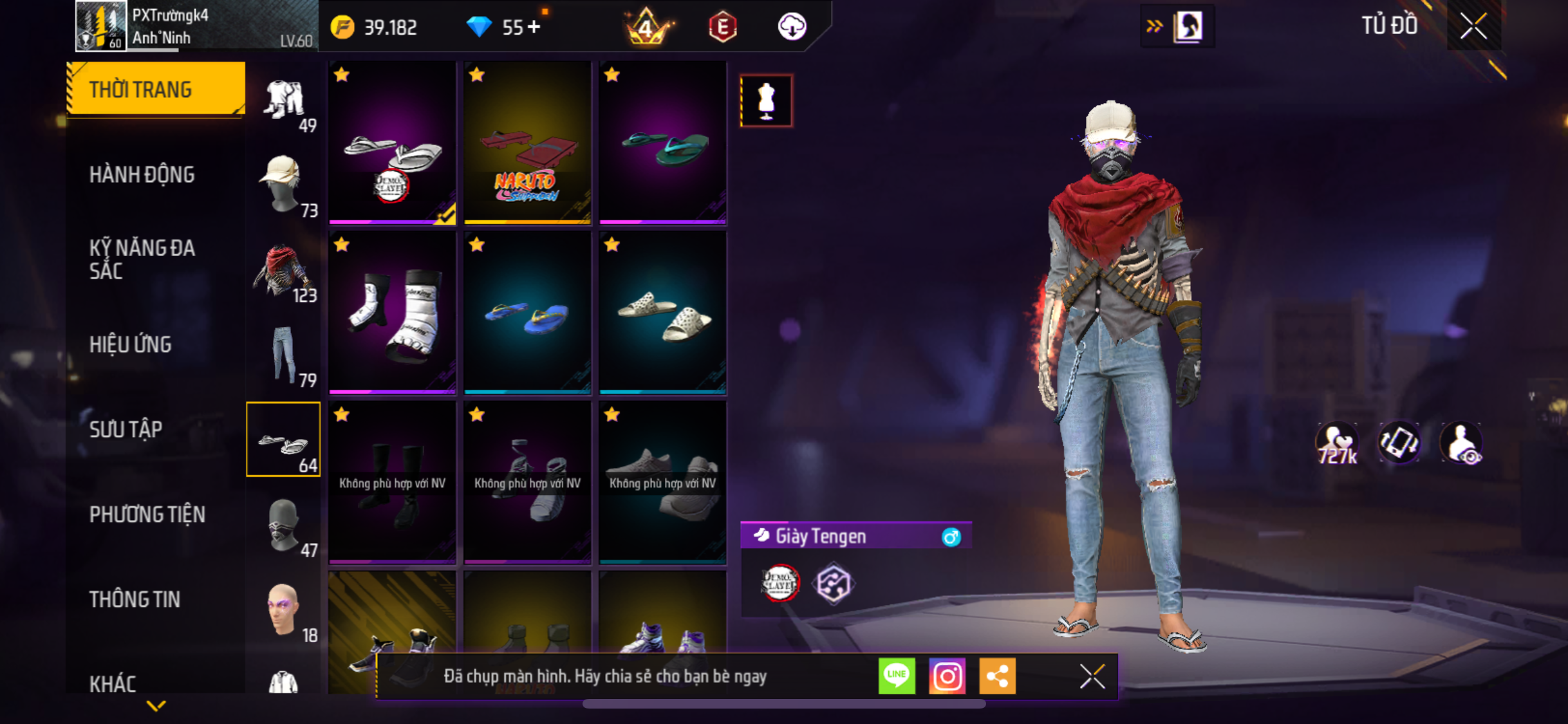Viewport: 1568px width, 724px height.
Task: Open the THÔNG TIN section
Action: tap(135, 599)
